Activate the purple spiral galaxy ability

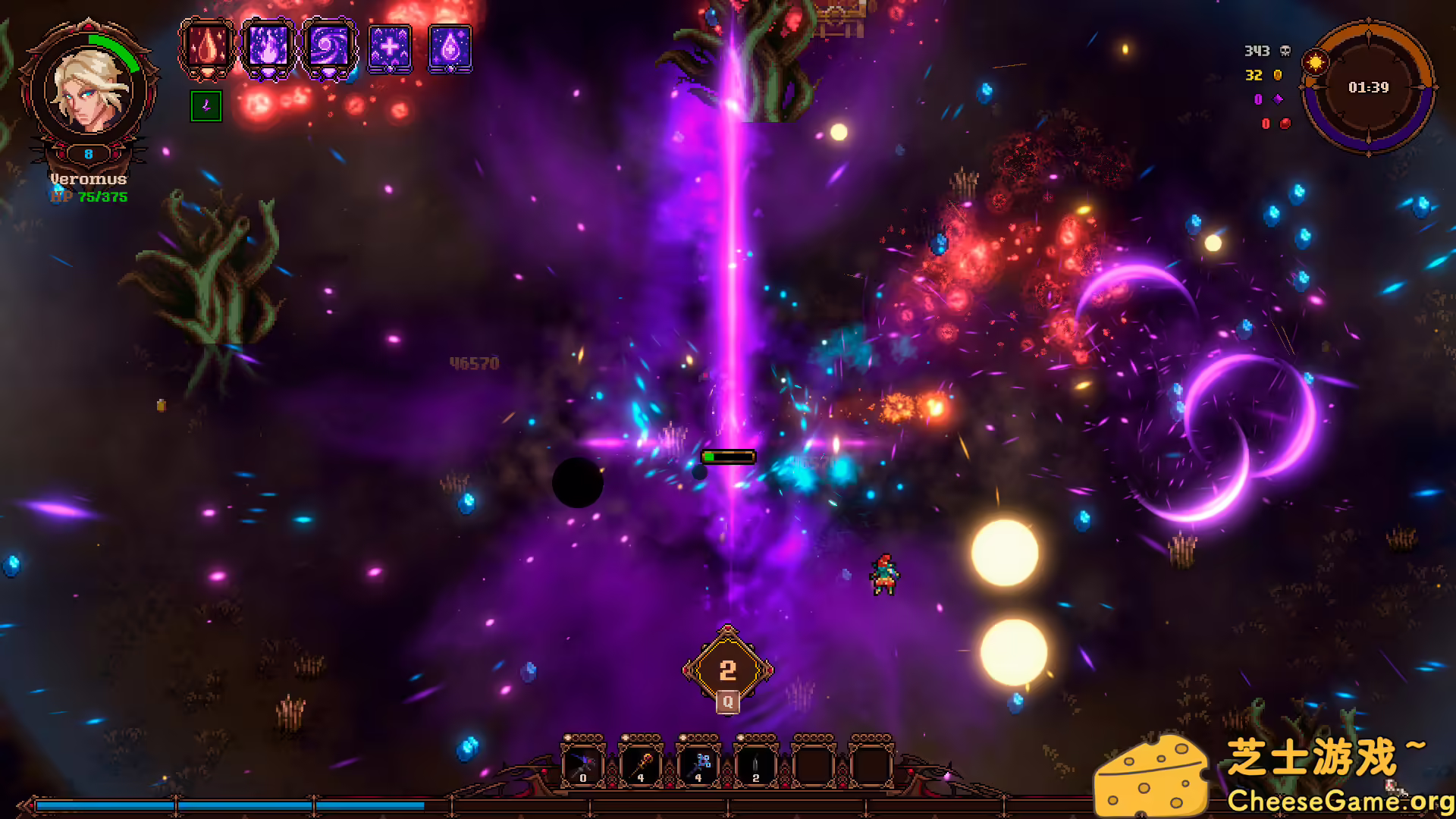(x=329, y=49)
